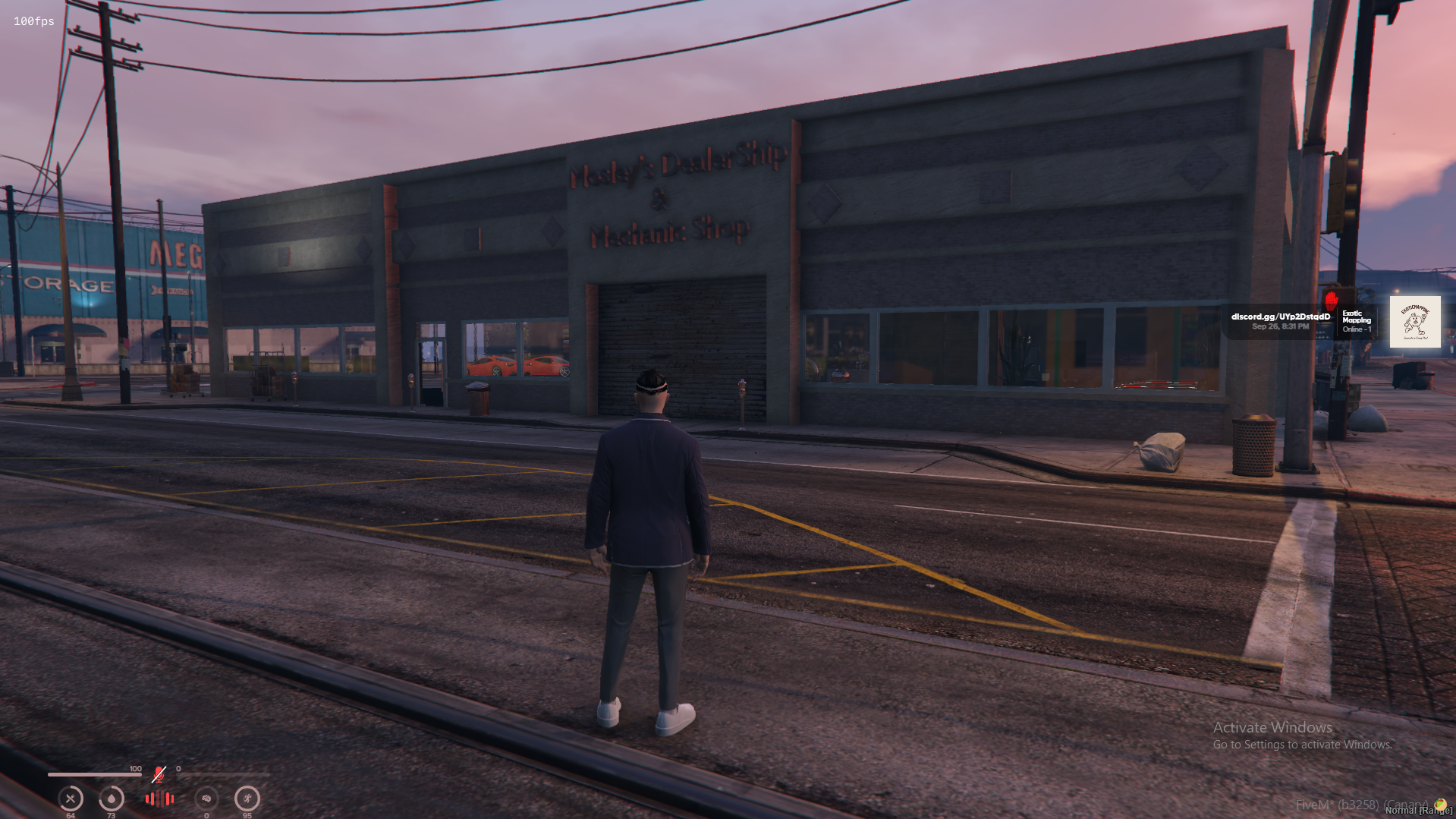Screen dimensions: 1456x819
Task: Click the Activate Windows watermark text
Action: [x=1272, y=727]
